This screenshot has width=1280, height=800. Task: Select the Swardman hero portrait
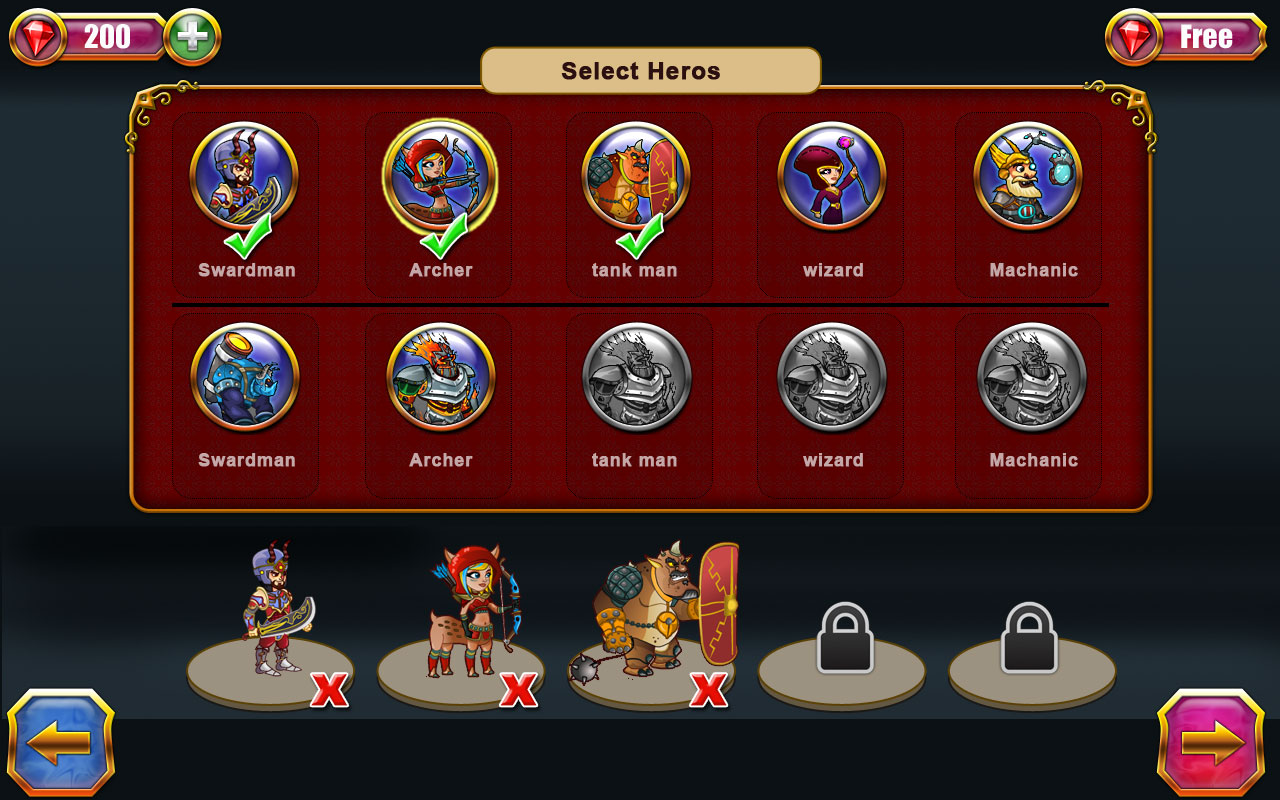tap(245, 178)
